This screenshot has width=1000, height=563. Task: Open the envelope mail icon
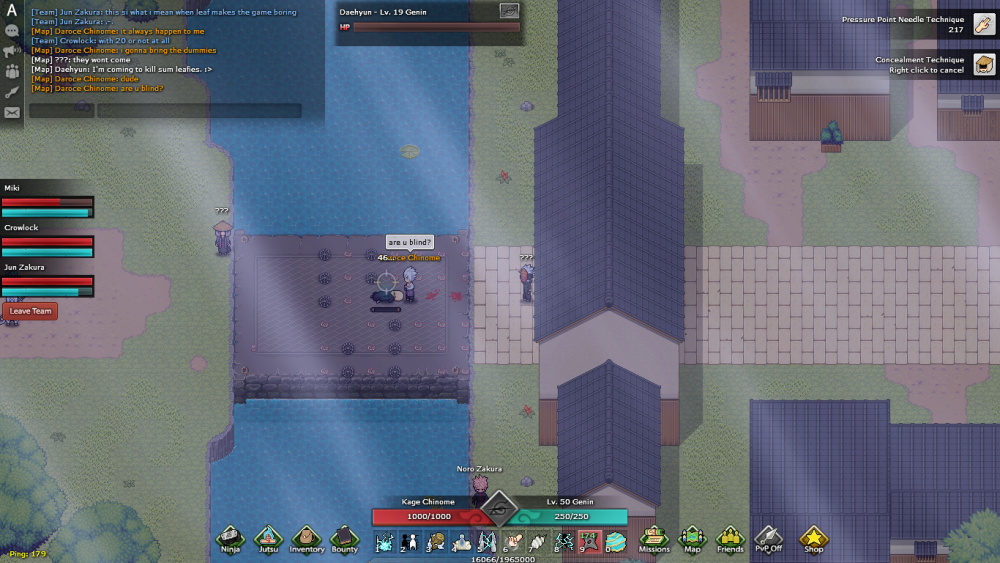click(12, 112)
